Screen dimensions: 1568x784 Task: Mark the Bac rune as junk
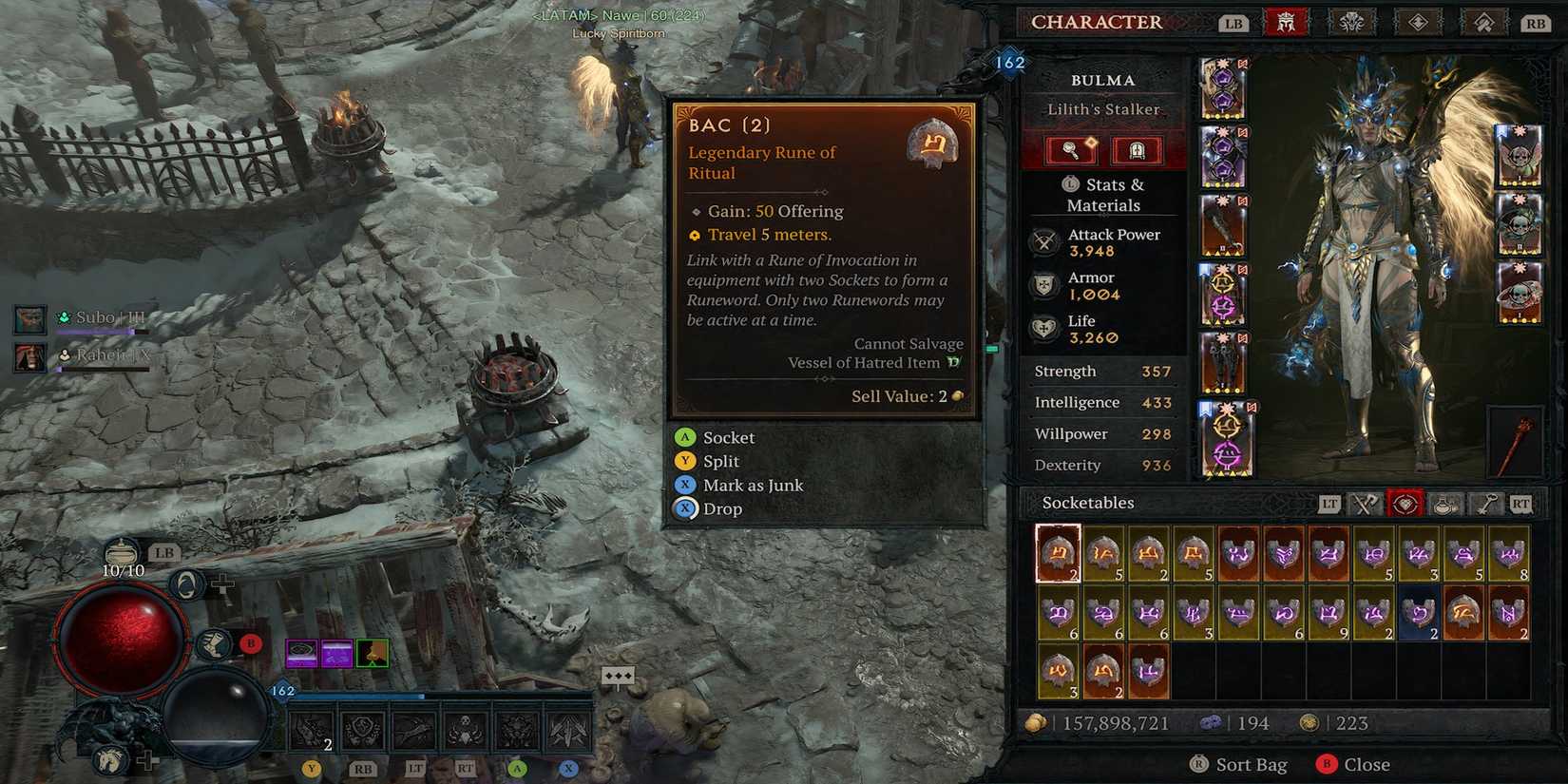(x=753, y=486)
